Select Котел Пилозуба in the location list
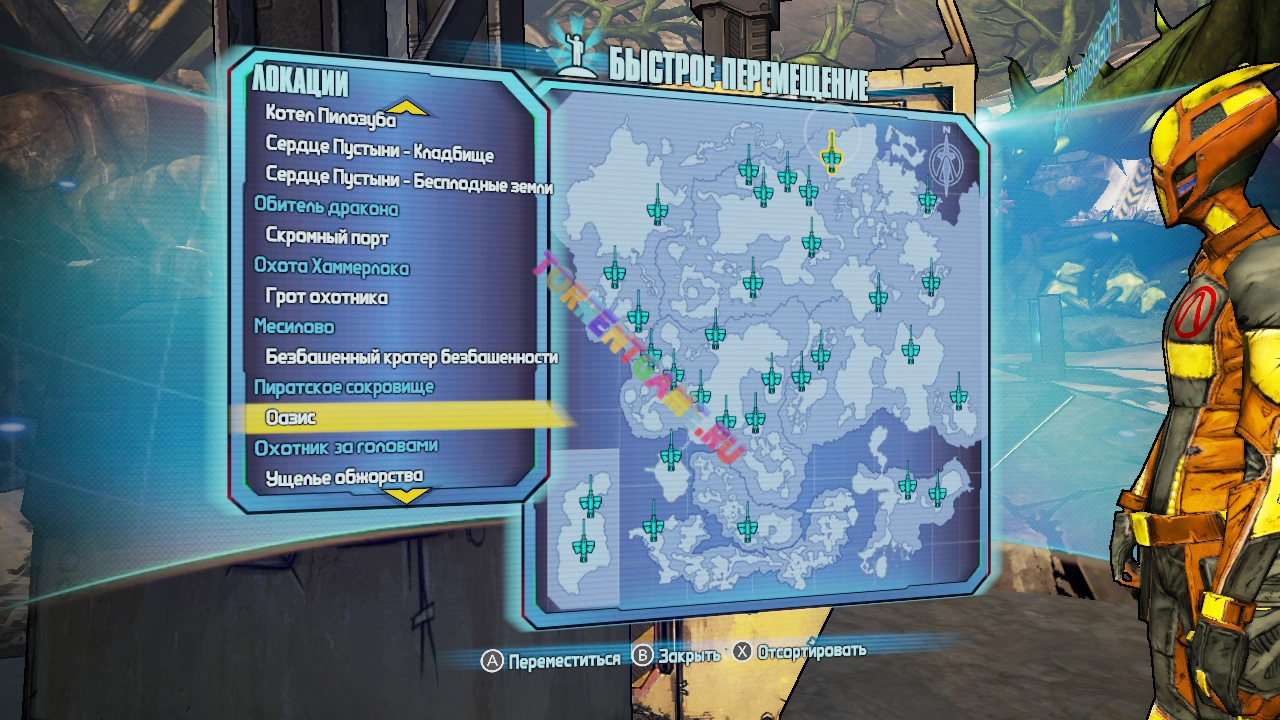This screenshot has height=720, width=1280. coord(316,117)
